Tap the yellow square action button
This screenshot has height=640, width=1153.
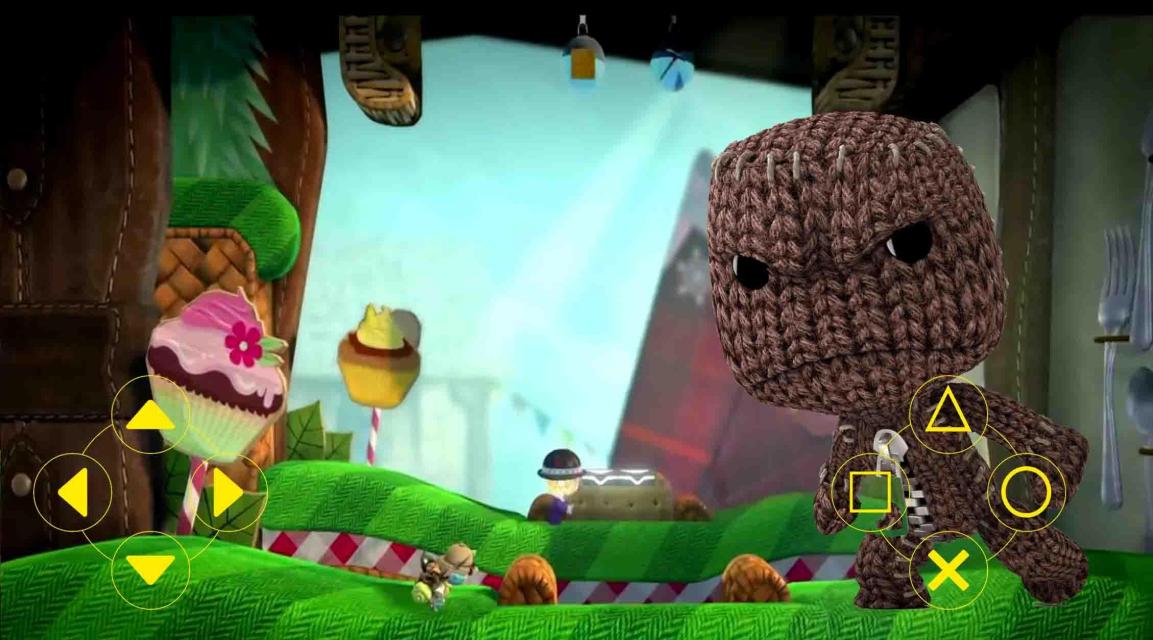(870, 492)
